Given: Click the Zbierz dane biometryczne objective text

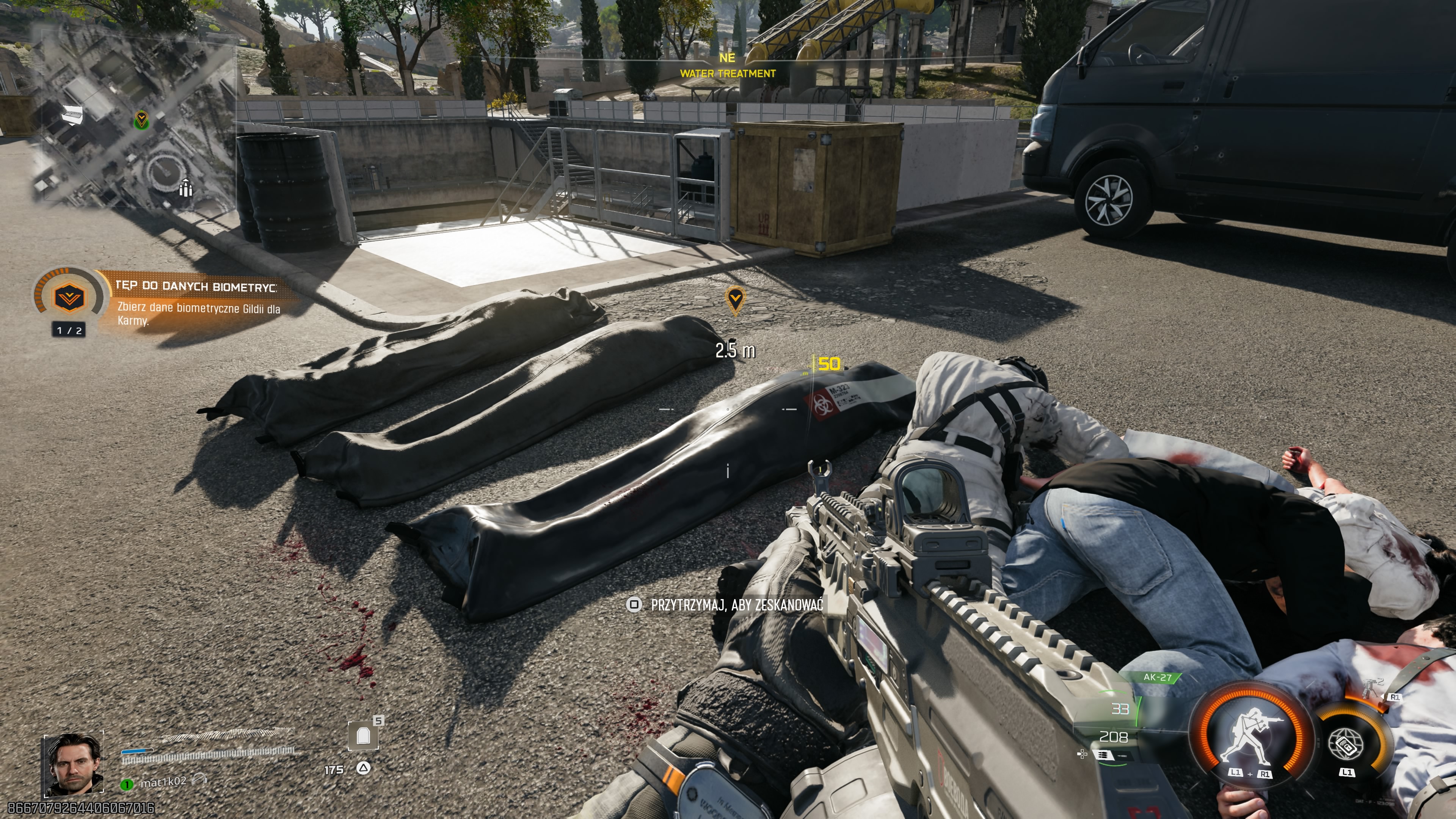Looking at the screenshot, I should click(199, 315).
